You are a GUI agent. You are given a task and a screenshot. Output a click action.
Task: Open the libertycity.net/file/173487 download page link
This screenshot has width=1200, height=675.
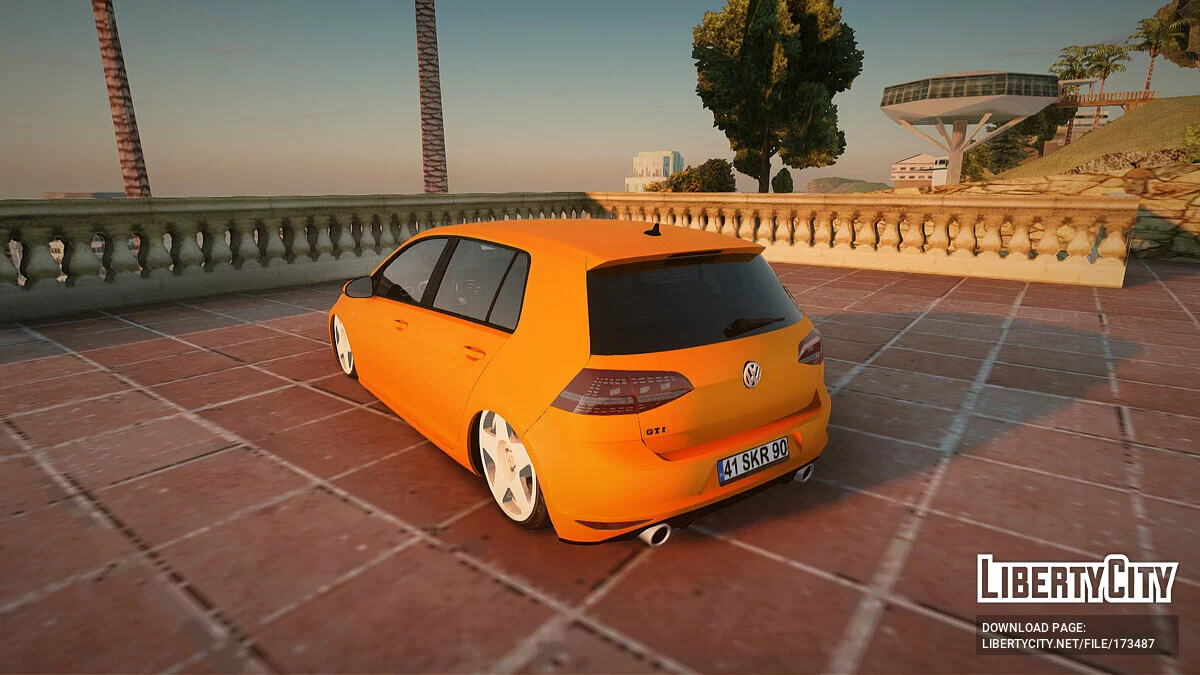pyautogui.click(x=1068, y=643)
